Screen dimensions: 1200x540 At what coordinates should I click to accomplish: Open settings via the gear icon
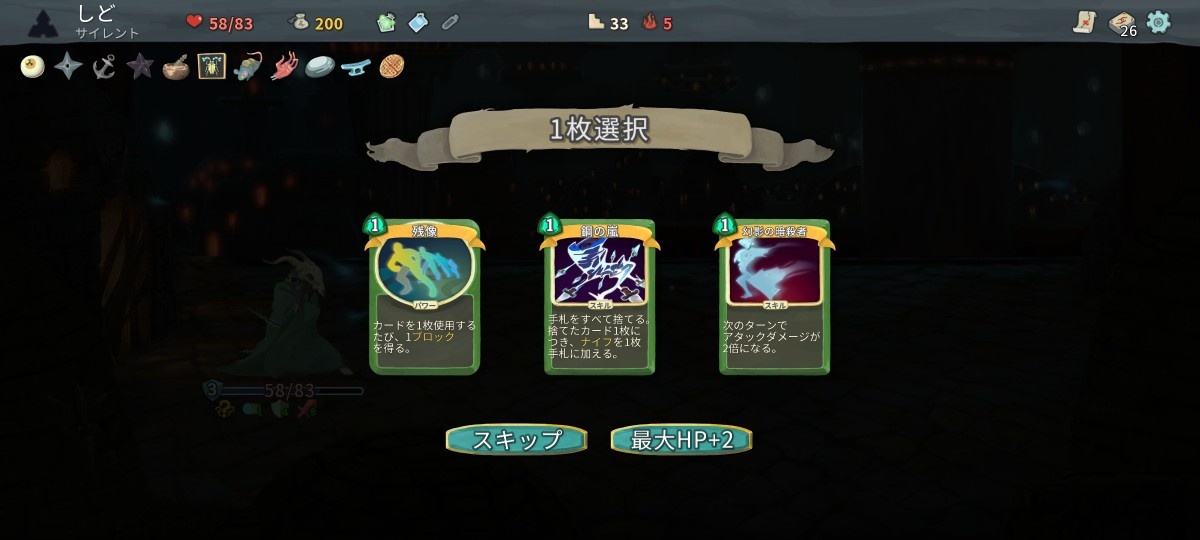[1158, 22]
